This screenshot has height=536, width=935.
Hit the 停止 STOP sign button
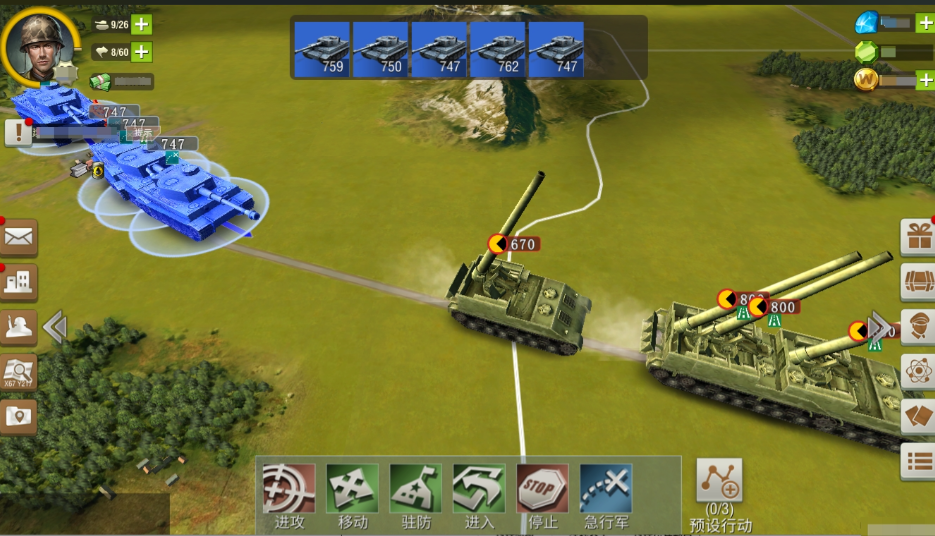[x=542, y=489]
